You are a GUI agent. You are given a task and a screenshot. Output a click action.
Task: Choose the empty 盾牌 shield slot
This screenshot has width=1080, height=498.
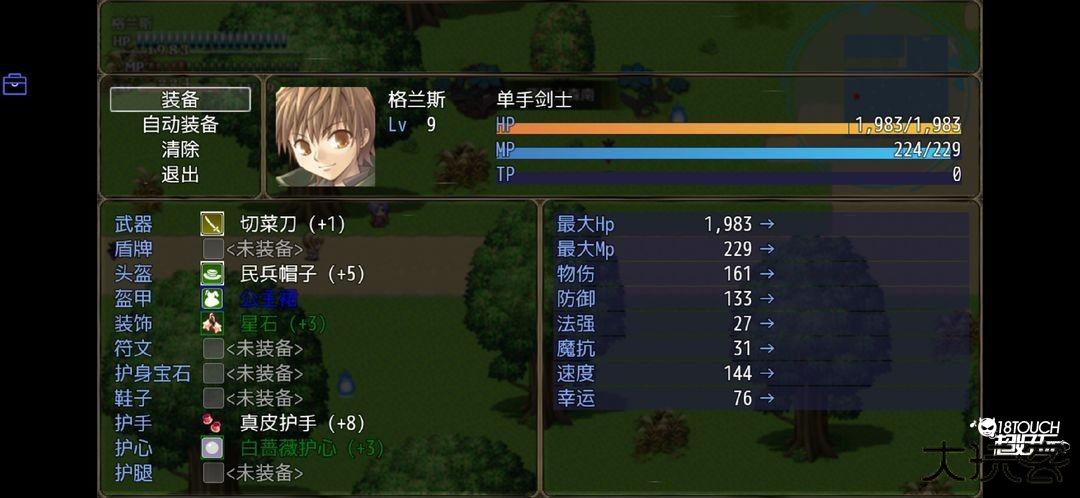pyautogui.click(x=264, y=249)
